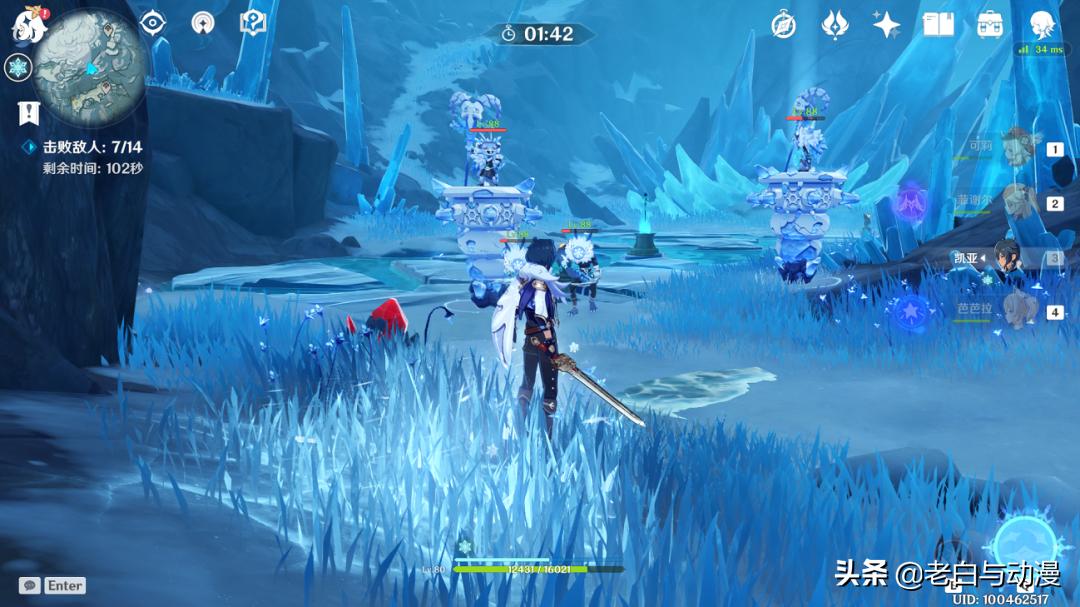1080x607 pixels.
Task: Open the character head icon
Action: pyautogui.click(x=1042, y=24)
